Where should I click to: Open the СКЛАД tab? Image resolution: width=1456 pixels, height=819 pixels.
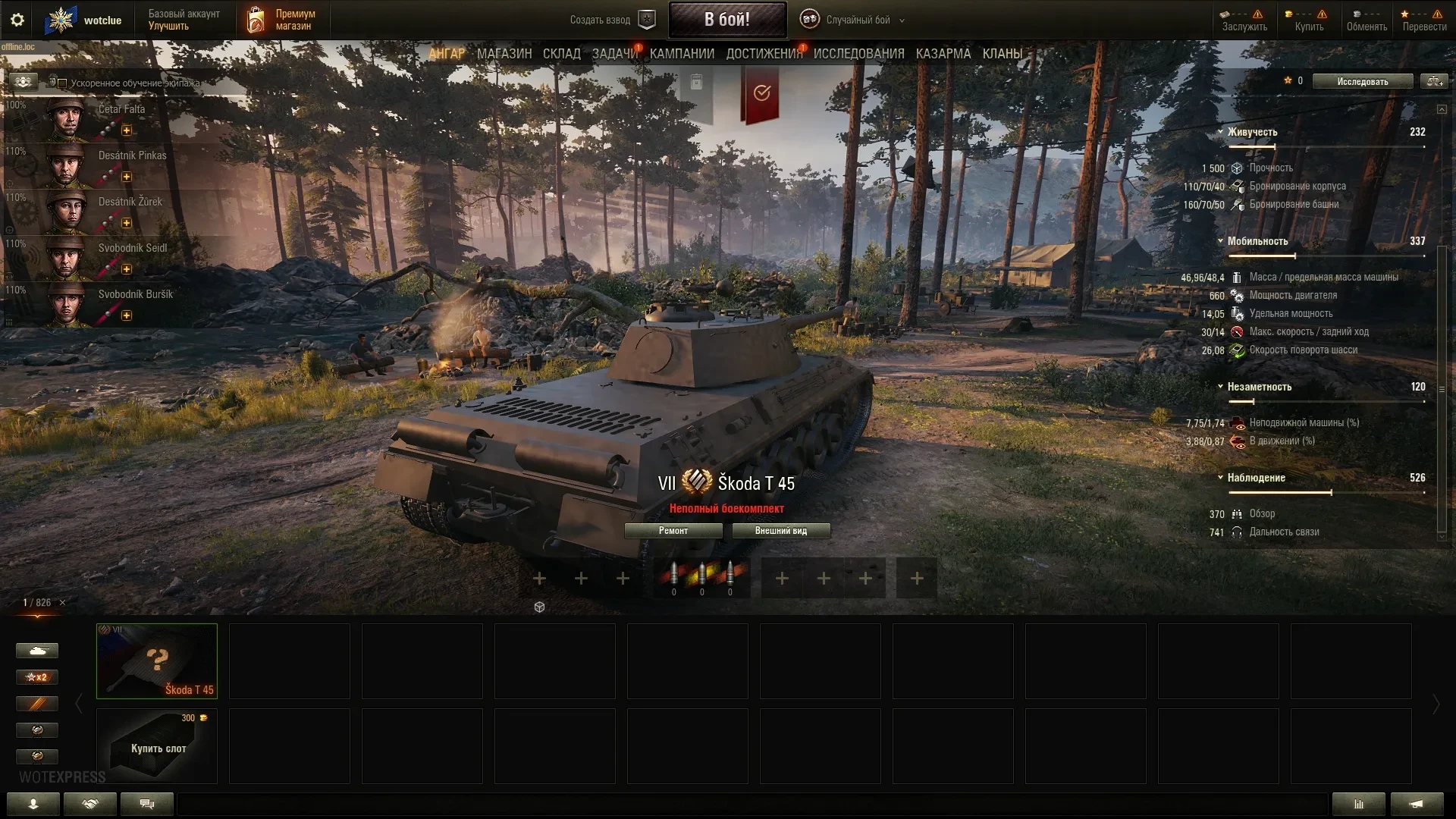[561, 54]
